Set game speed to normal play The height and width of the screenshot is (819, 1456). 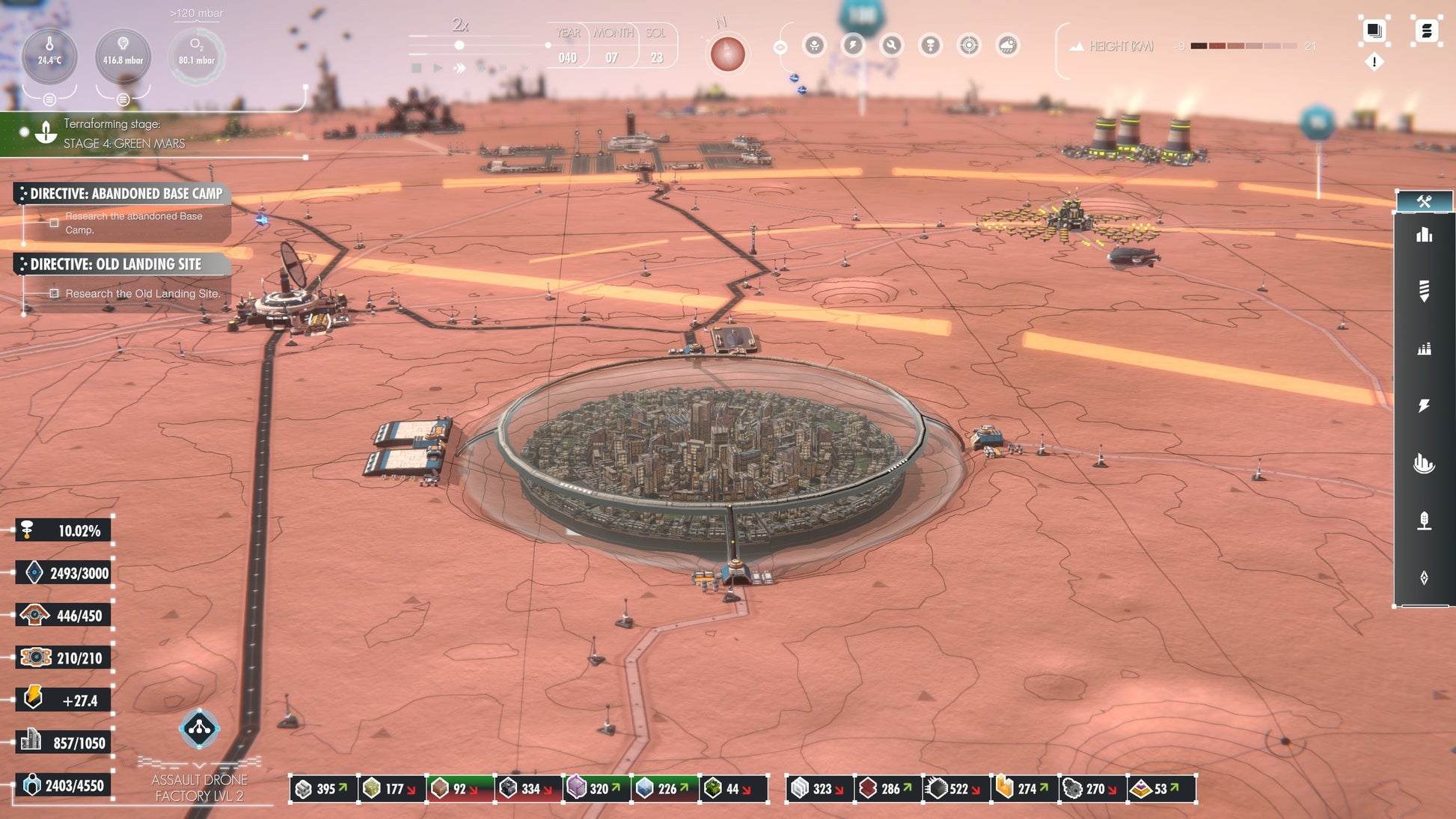pyautogui.click(x=438, y=68)
